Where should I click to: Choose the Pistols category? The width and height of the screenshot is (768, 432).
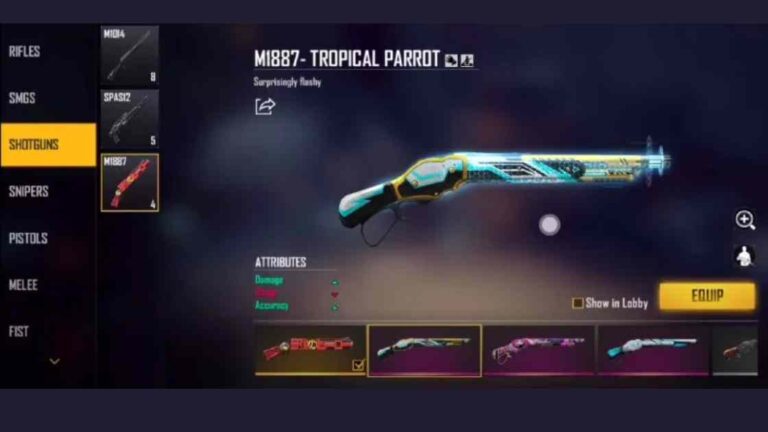tap(28, 238)
